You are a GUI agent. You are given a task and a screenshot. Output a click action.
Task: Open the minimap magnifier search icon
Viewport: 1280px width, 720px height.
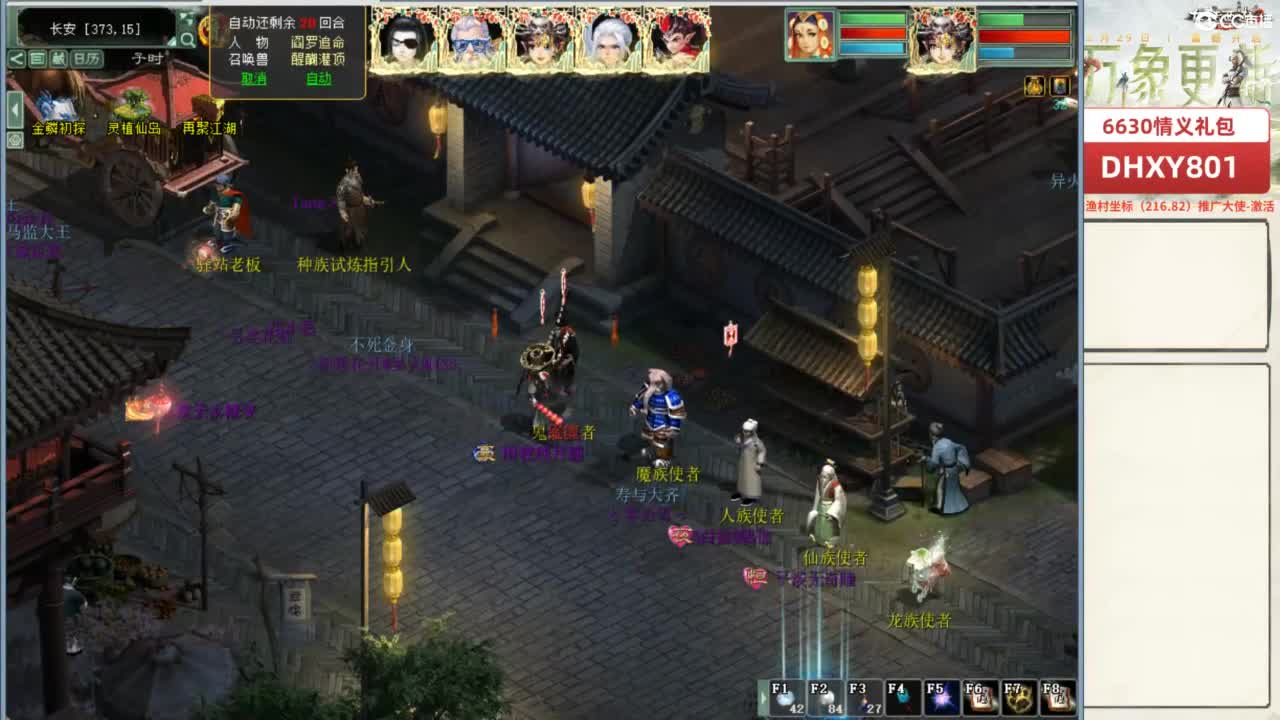(x=189, y=40)
